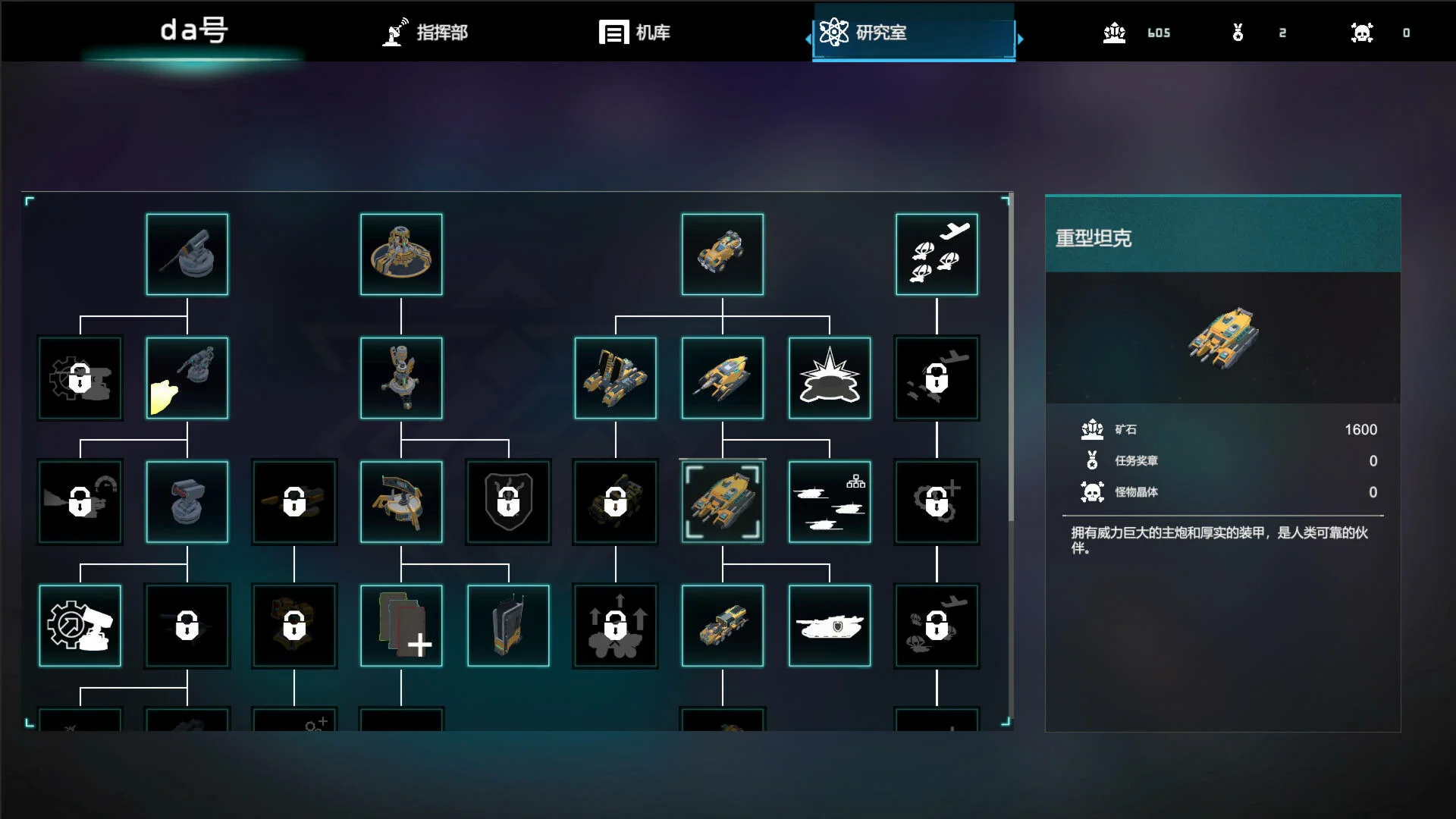Image resolution: width=1456 pixels, height=819 pixels.
Task: Select the highlighted heavy tank node
Action: coord(723,502)
